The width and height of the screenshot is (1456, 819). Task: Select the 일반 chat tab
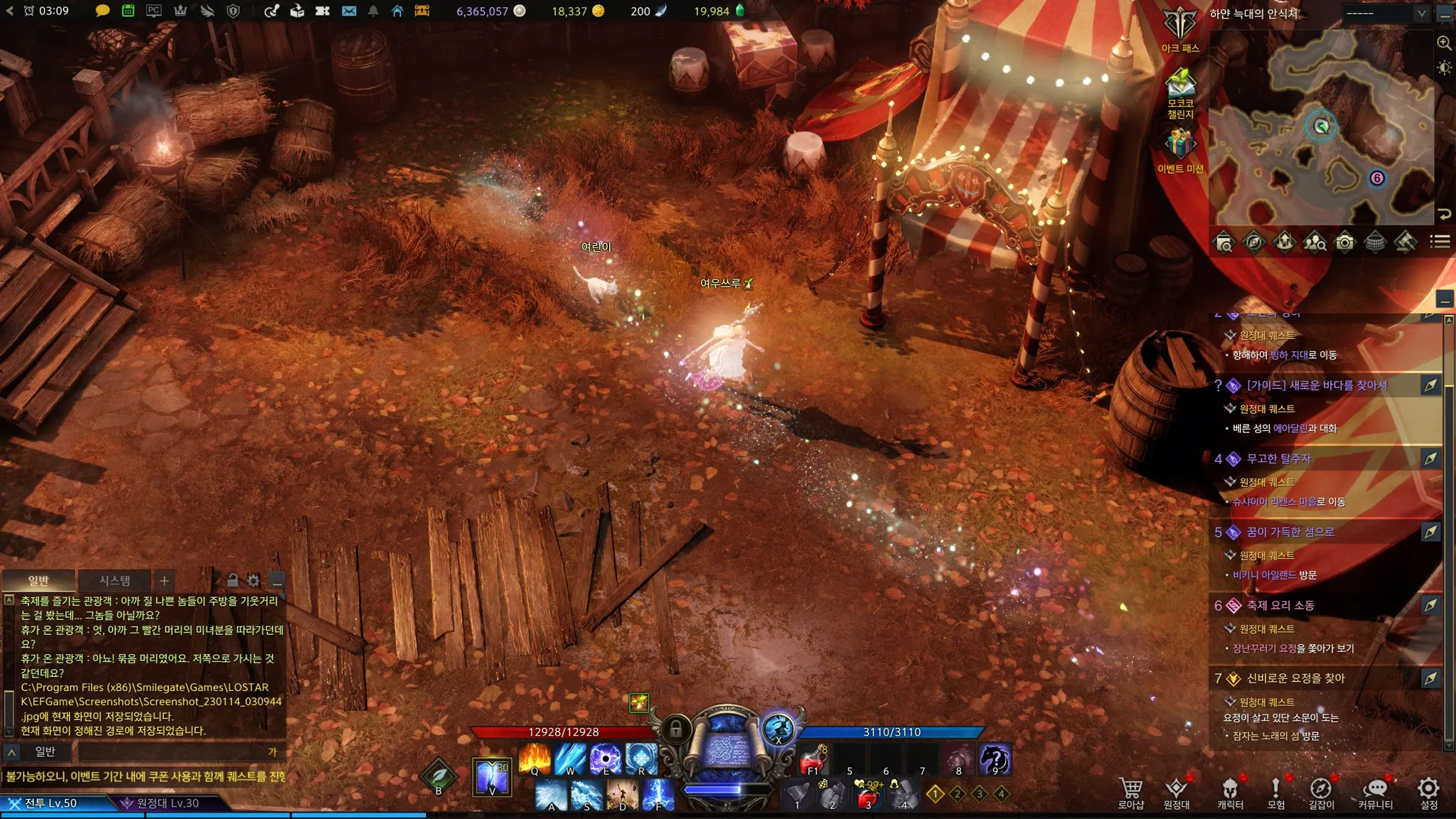point(38,581)
